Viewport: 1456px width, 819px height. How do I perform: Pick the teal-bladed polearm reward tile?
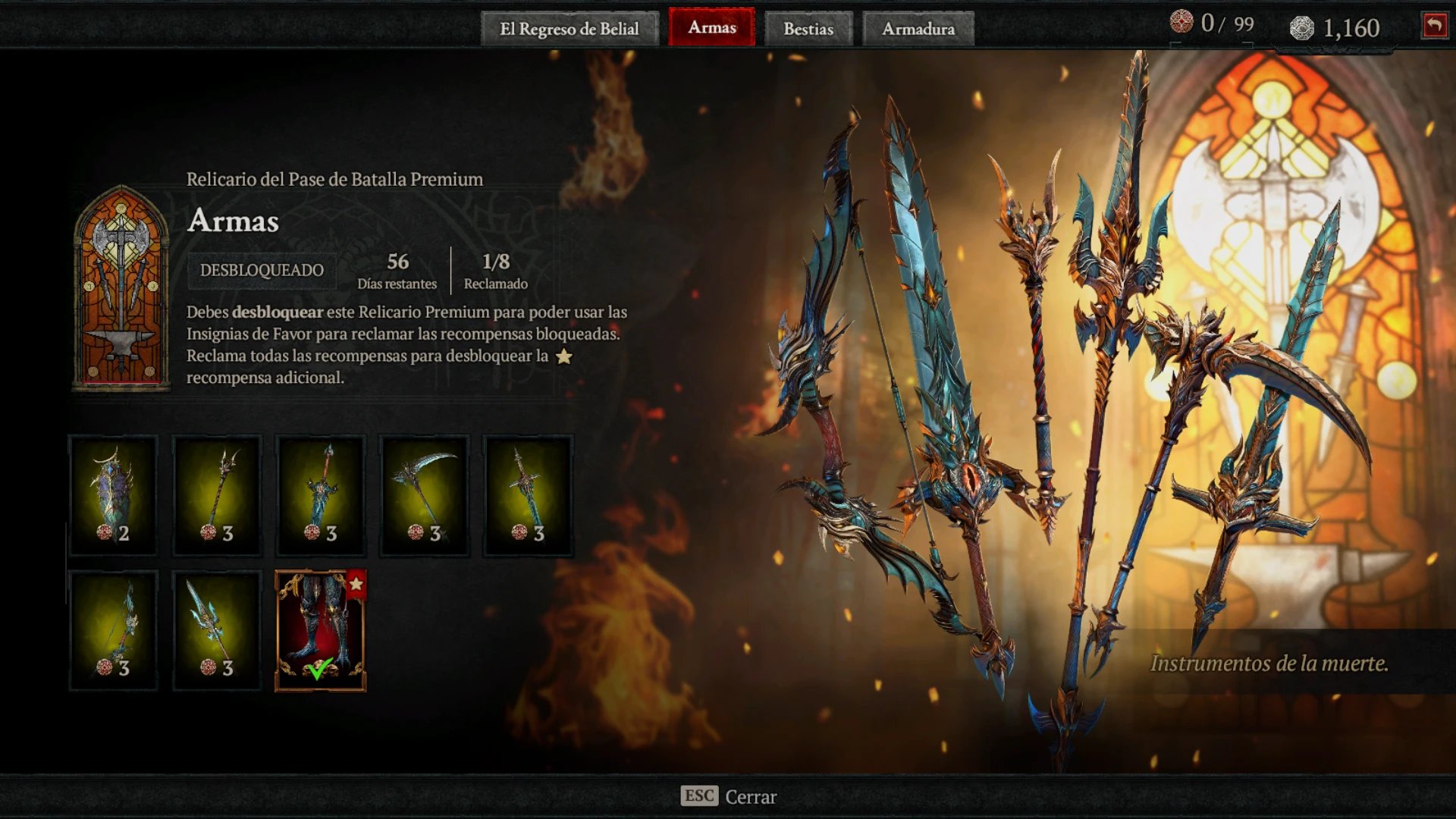(217, 630)
